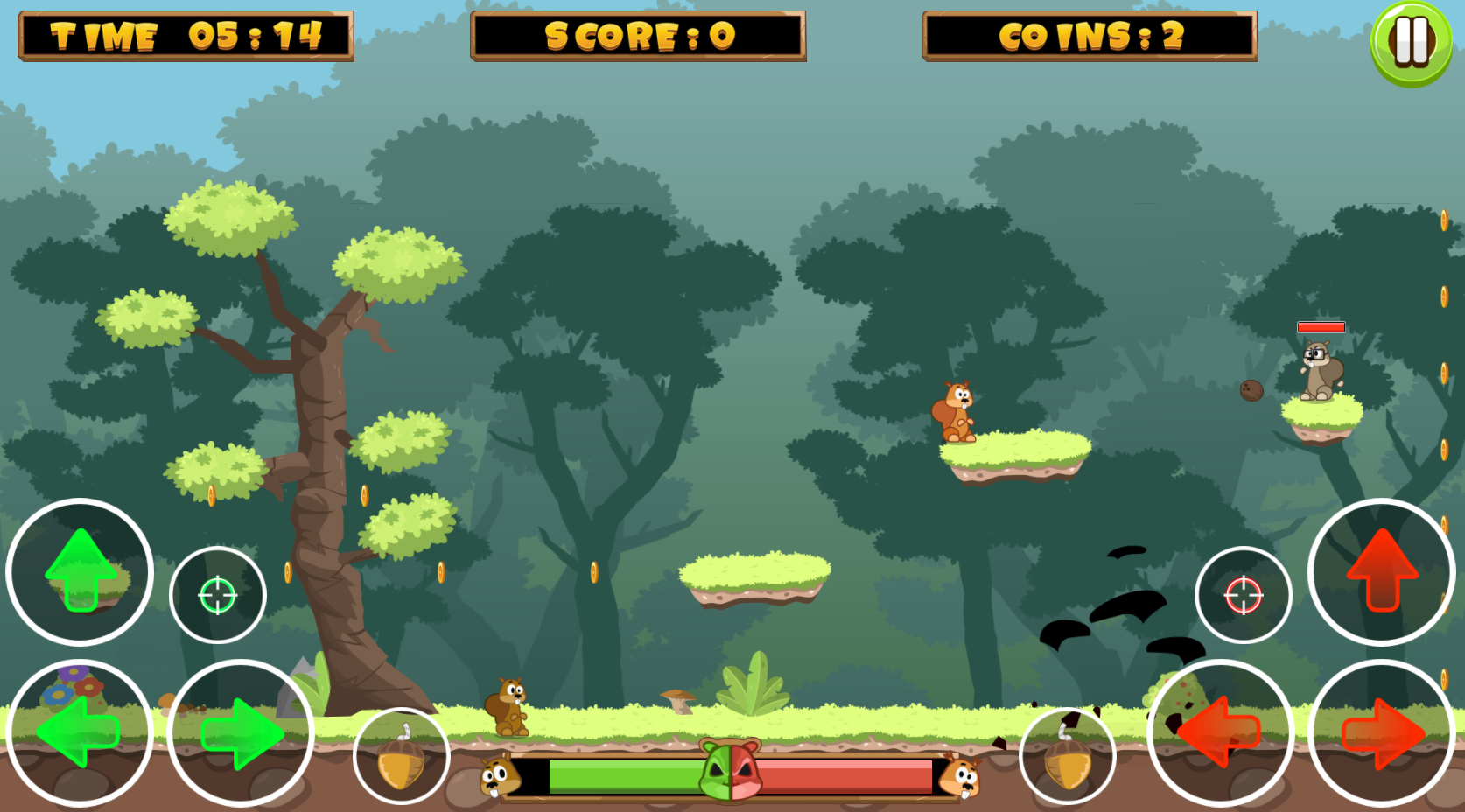Viewport: 1465px width, 812px height.
Task: Move left with the green arrow
Action: coord(80,732)
